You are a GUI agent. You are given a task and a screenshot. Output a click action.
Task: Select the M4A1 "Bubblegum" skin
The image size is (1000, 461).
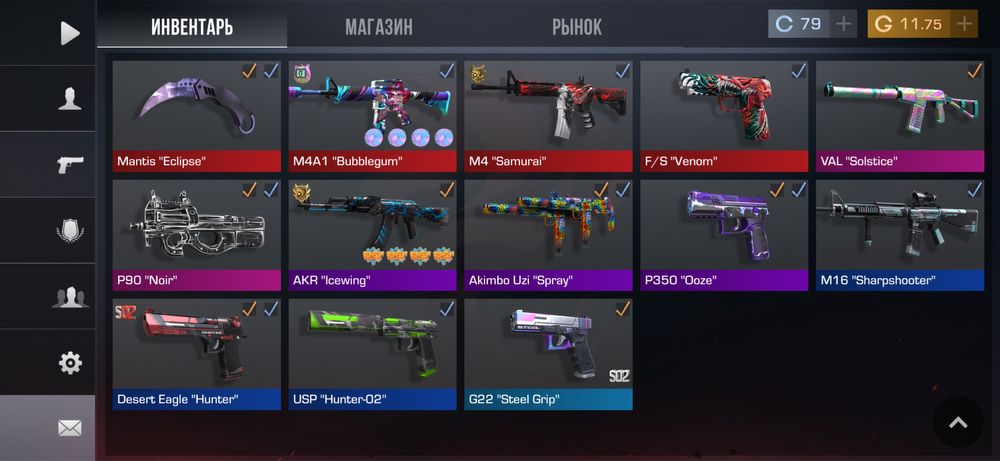[372, 116]
